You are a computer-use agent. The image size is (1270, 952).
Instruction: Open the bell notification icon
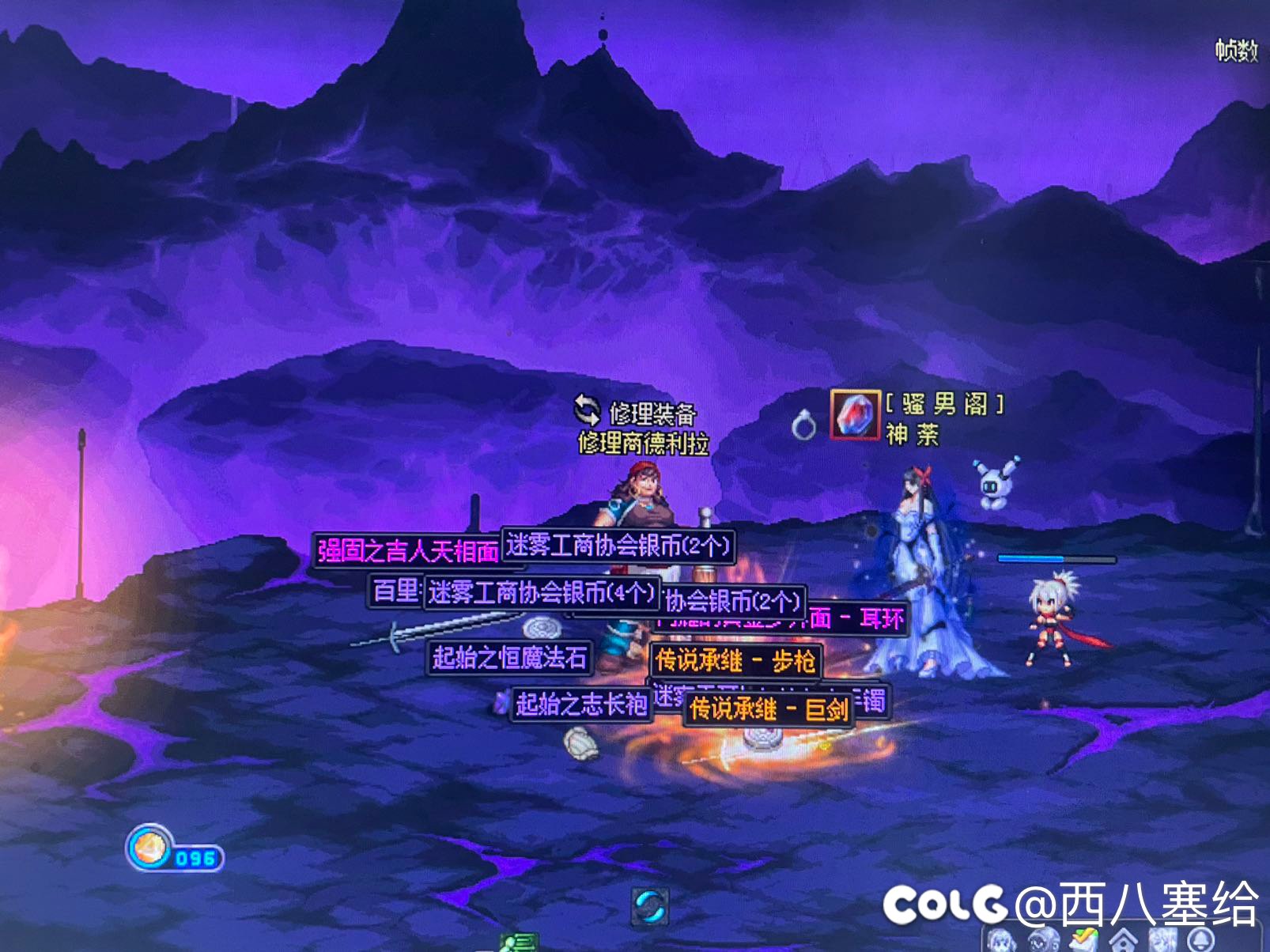(x=1203, y=941)
